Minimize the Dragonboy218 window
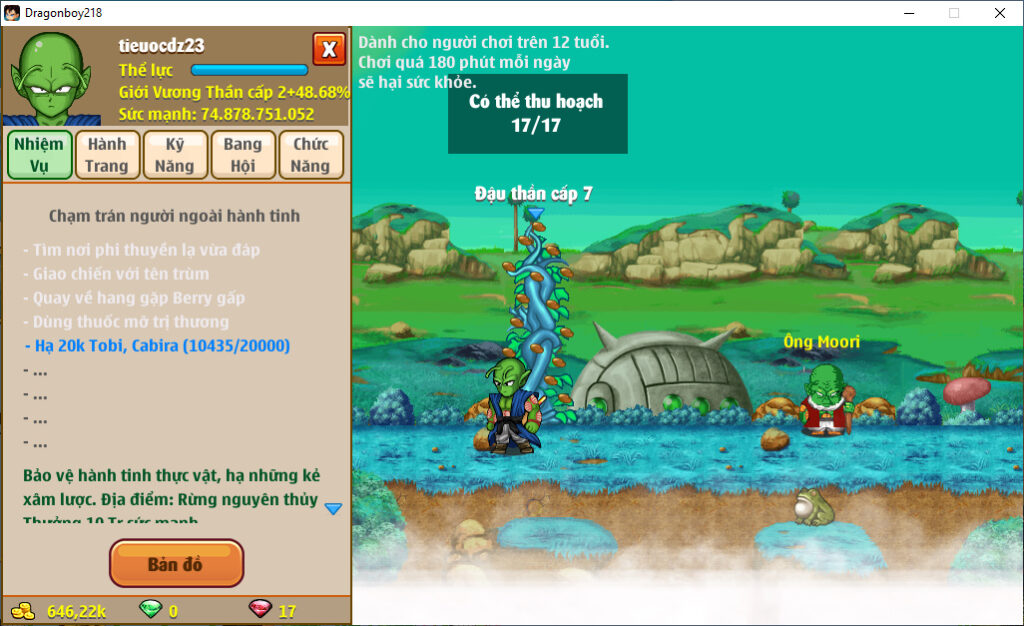This screenshot has height=626, width=1024. click(x=908, y=13)
